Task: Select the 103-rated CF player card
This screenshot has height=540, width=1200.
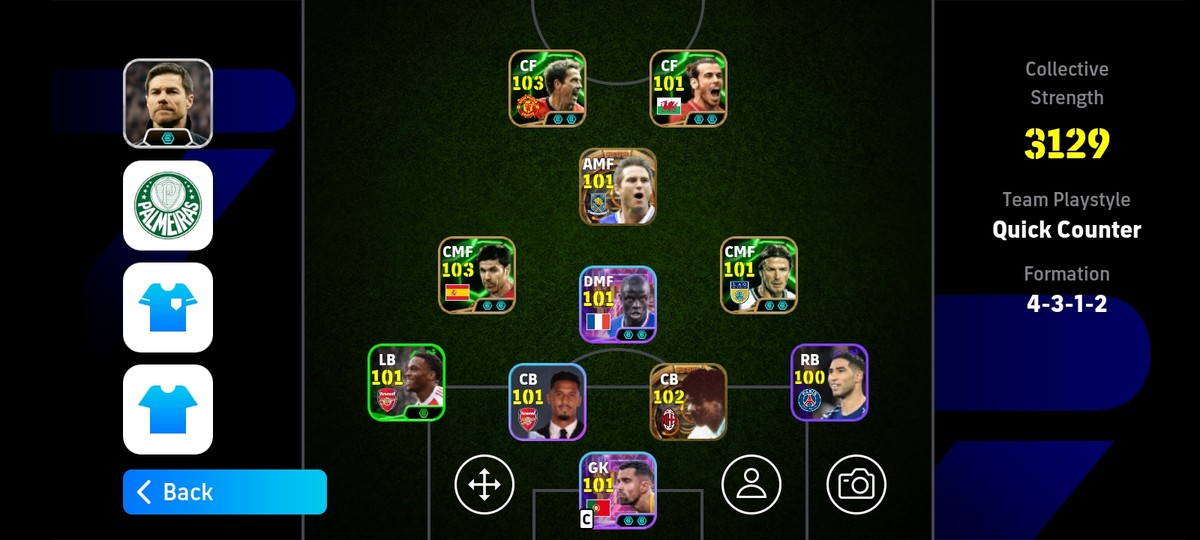Action: point(547,88)
